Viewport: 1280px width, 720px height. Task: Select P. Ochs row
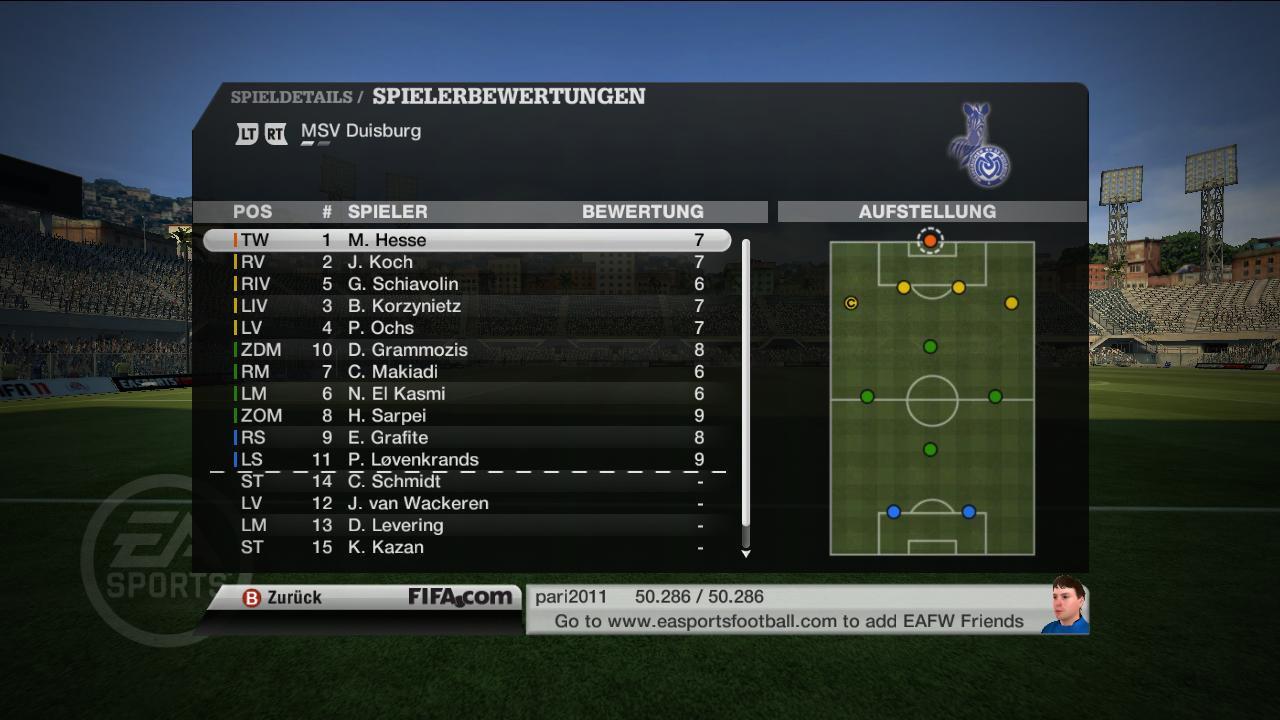point(466,328)
